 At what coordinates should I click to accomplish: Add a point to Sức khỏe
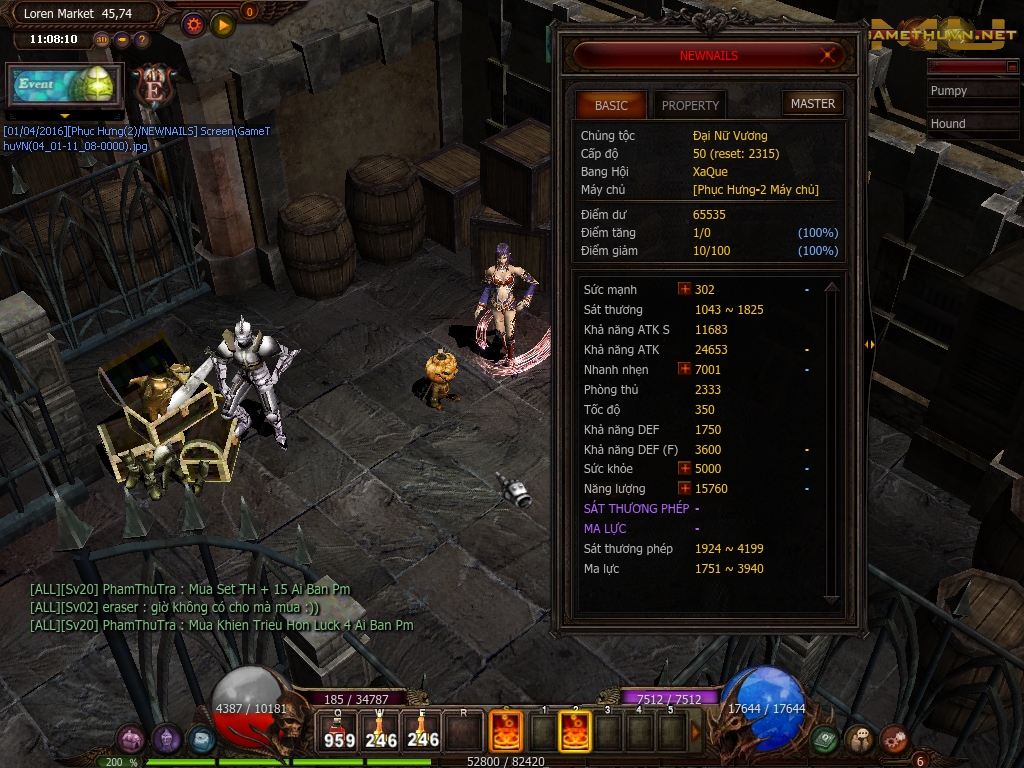point(685,468)
